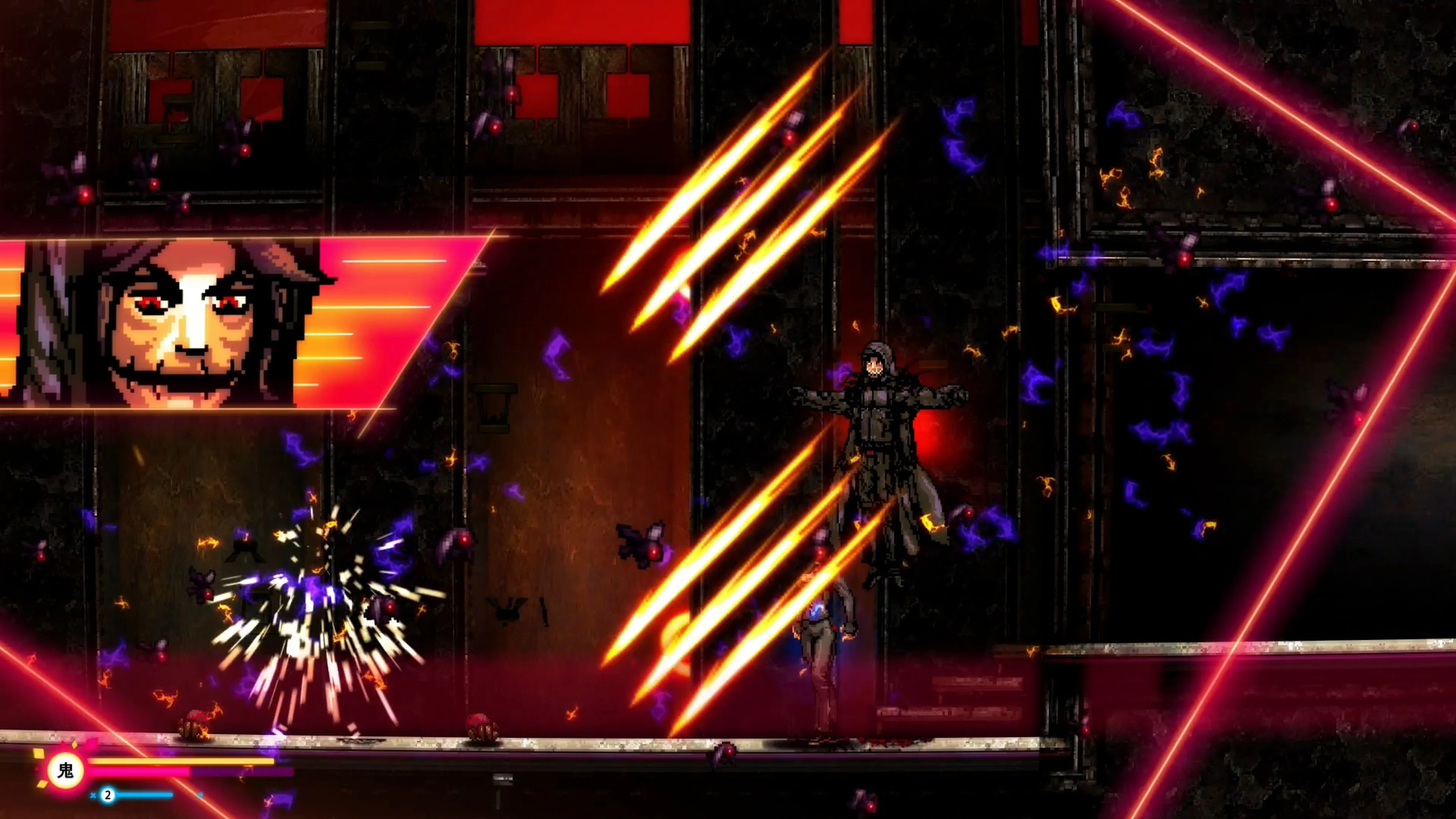Click the pink health bar in the HUD
1456x819 pixels.
(x=138, y=773)
